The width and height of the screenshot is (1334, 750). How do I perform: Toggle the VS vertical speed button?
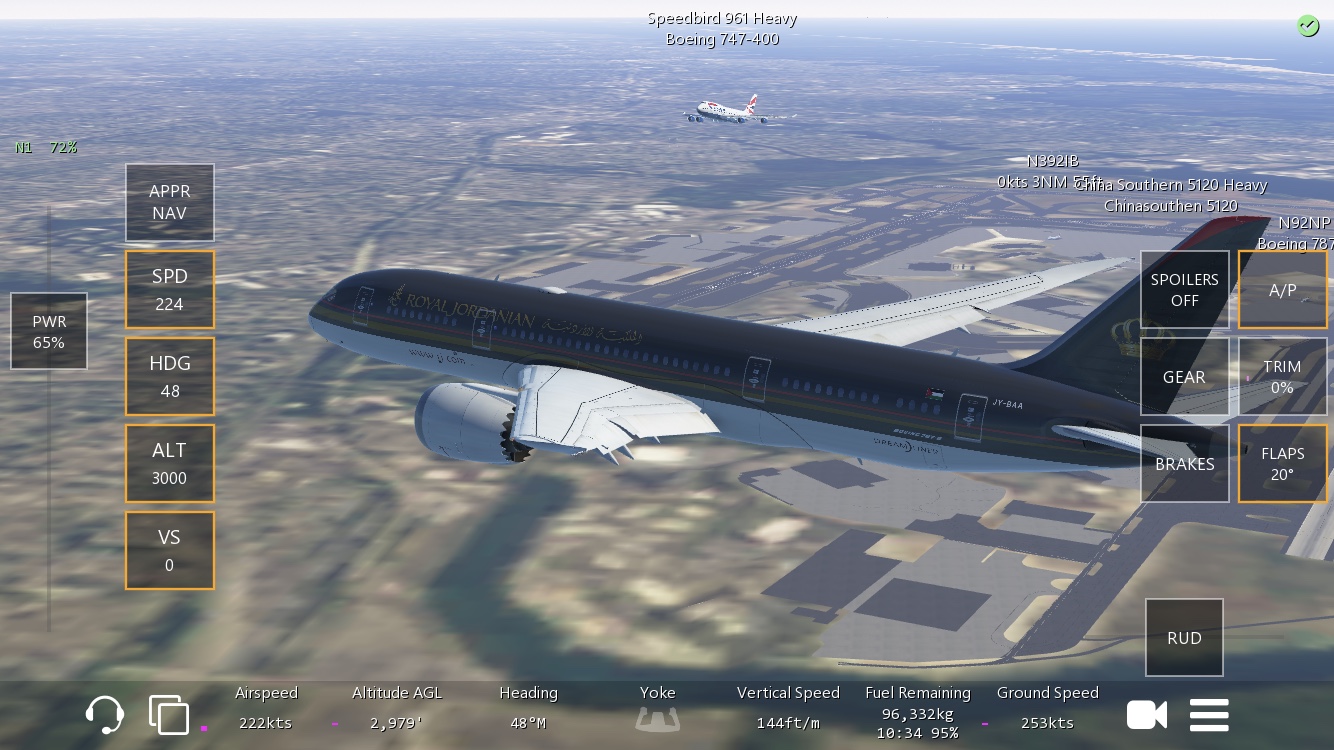(169, 550)
